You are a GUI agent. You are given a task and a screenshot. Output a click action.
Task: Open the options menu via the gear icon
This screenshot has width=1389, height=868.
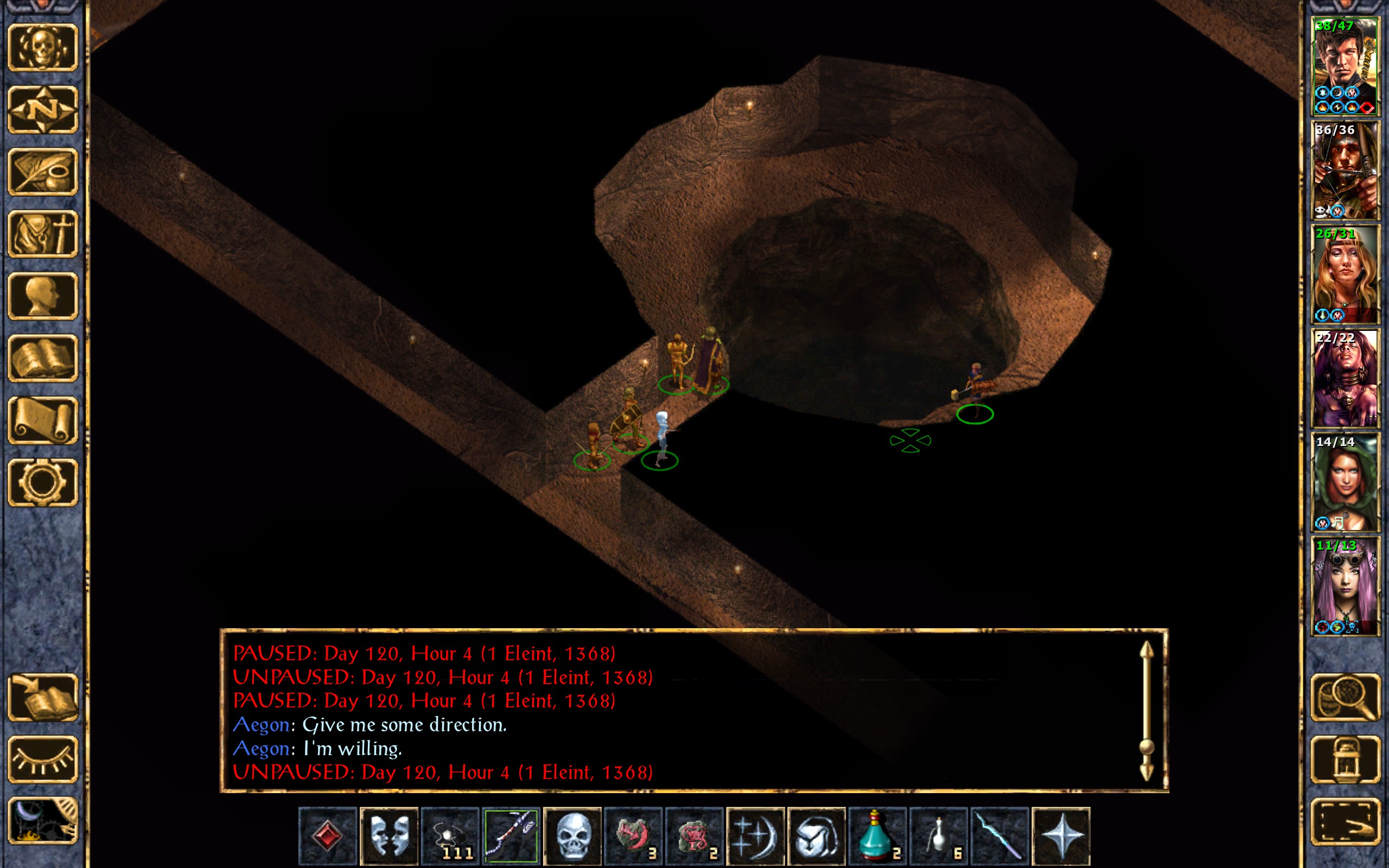pyautogui.click(x=42, y=482)
